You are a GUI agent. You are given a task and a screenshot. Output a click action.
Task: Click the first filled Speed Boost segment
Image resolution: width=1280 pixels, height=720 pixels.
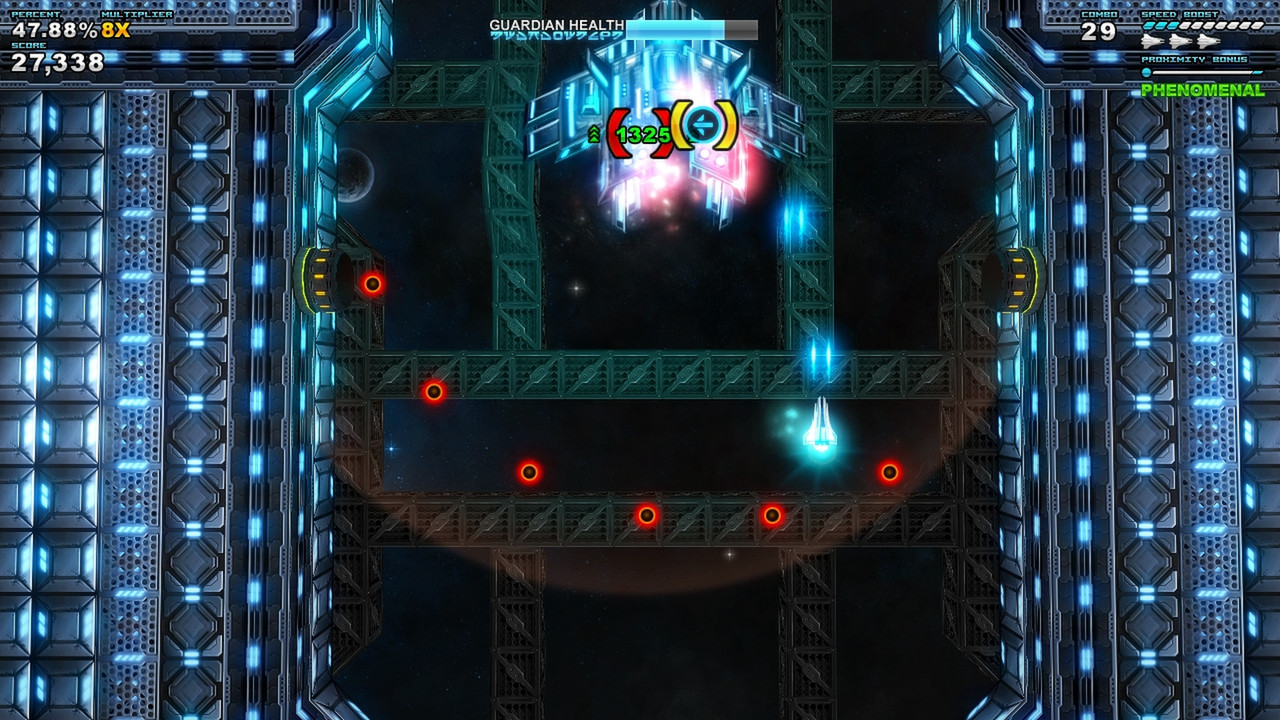point(1148,26)
